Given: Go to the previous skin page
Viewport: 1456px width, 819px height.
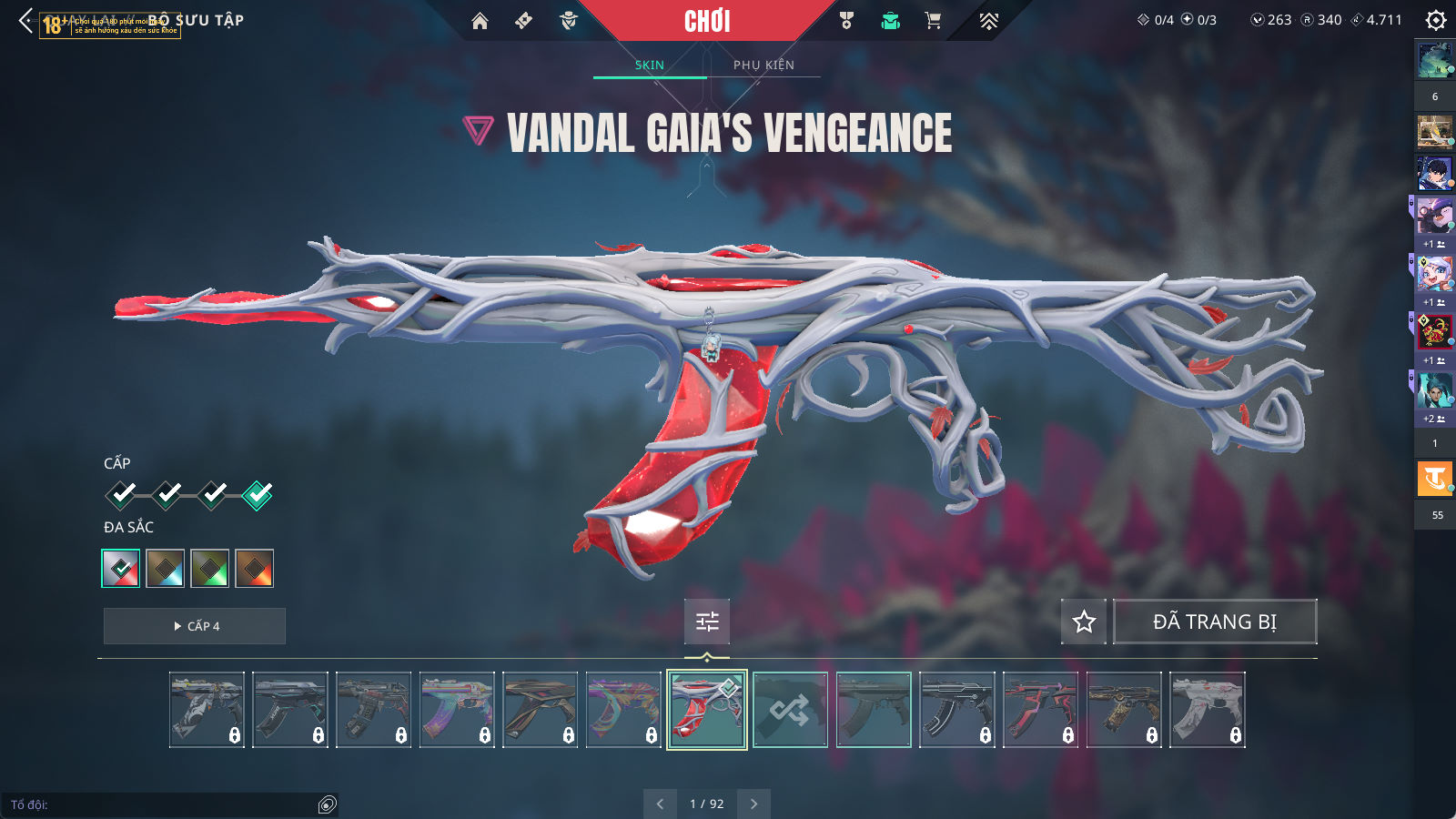Looking at the screenshot, I should pyautogui.click(x=660, y=804).
